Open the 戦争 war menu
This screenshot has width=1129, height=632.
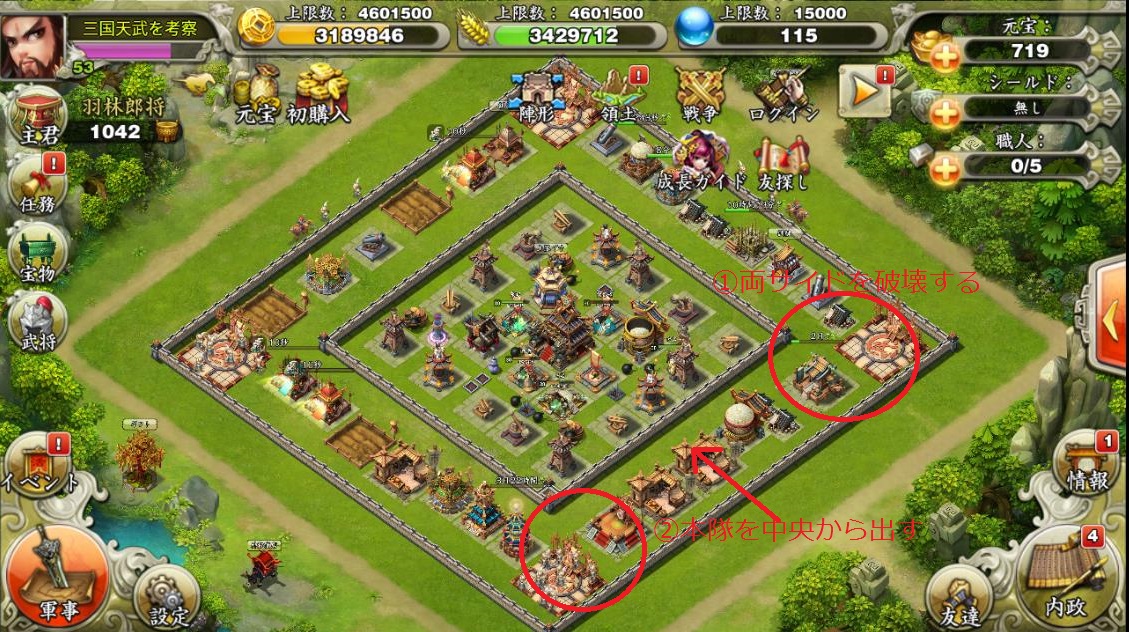click(x=699, y=97)
